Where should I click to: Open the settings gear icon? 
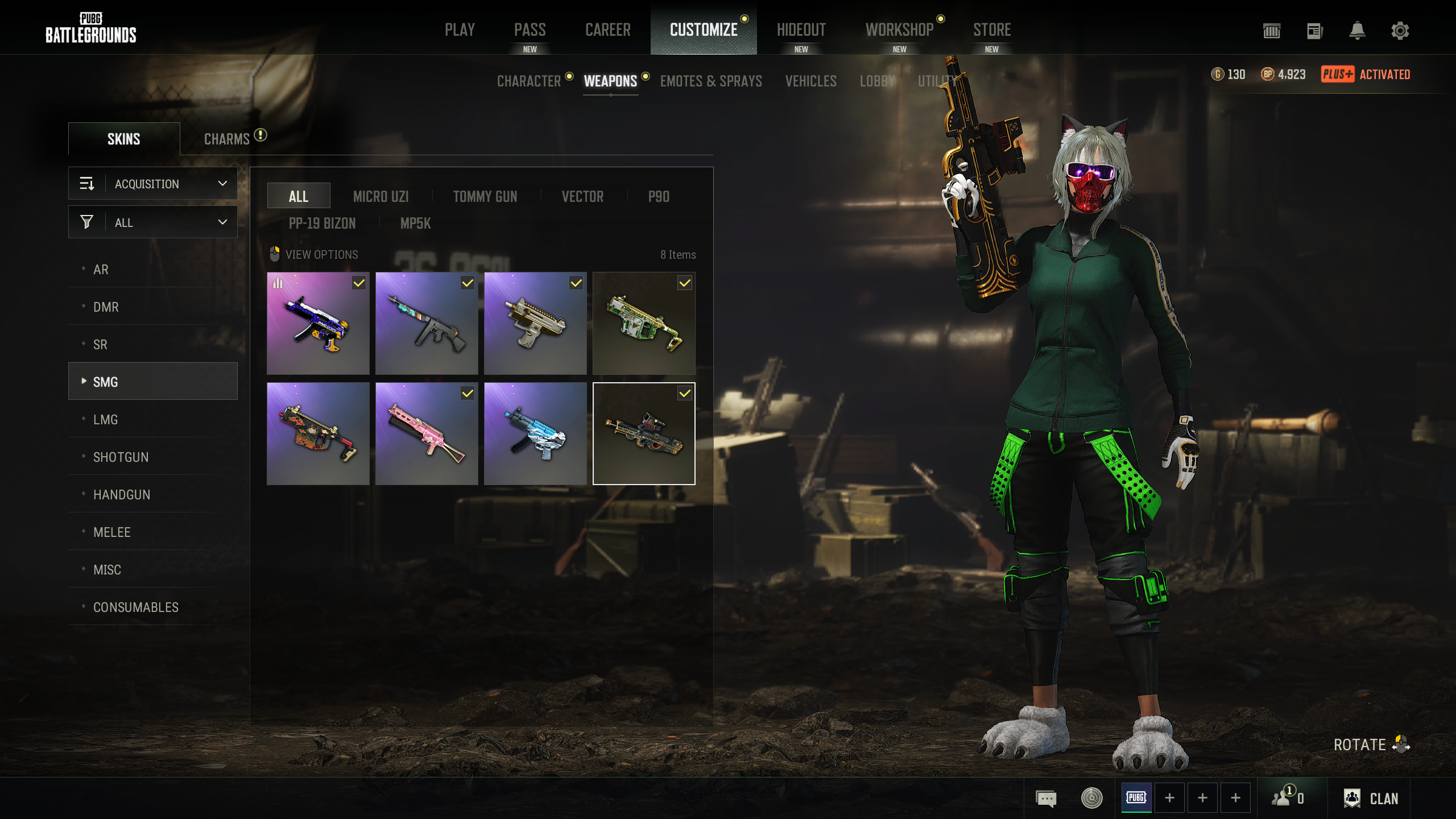point(1400,31)
